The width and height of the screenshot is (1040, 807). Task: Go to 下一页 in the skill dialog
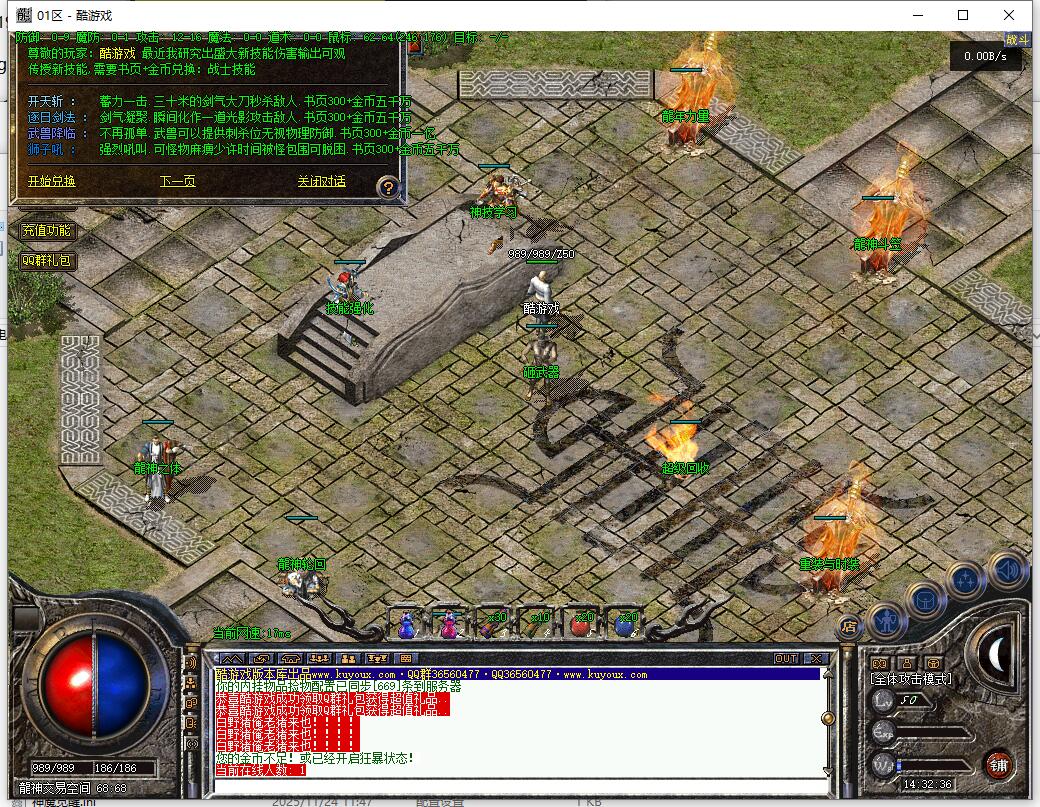[177, 181]
